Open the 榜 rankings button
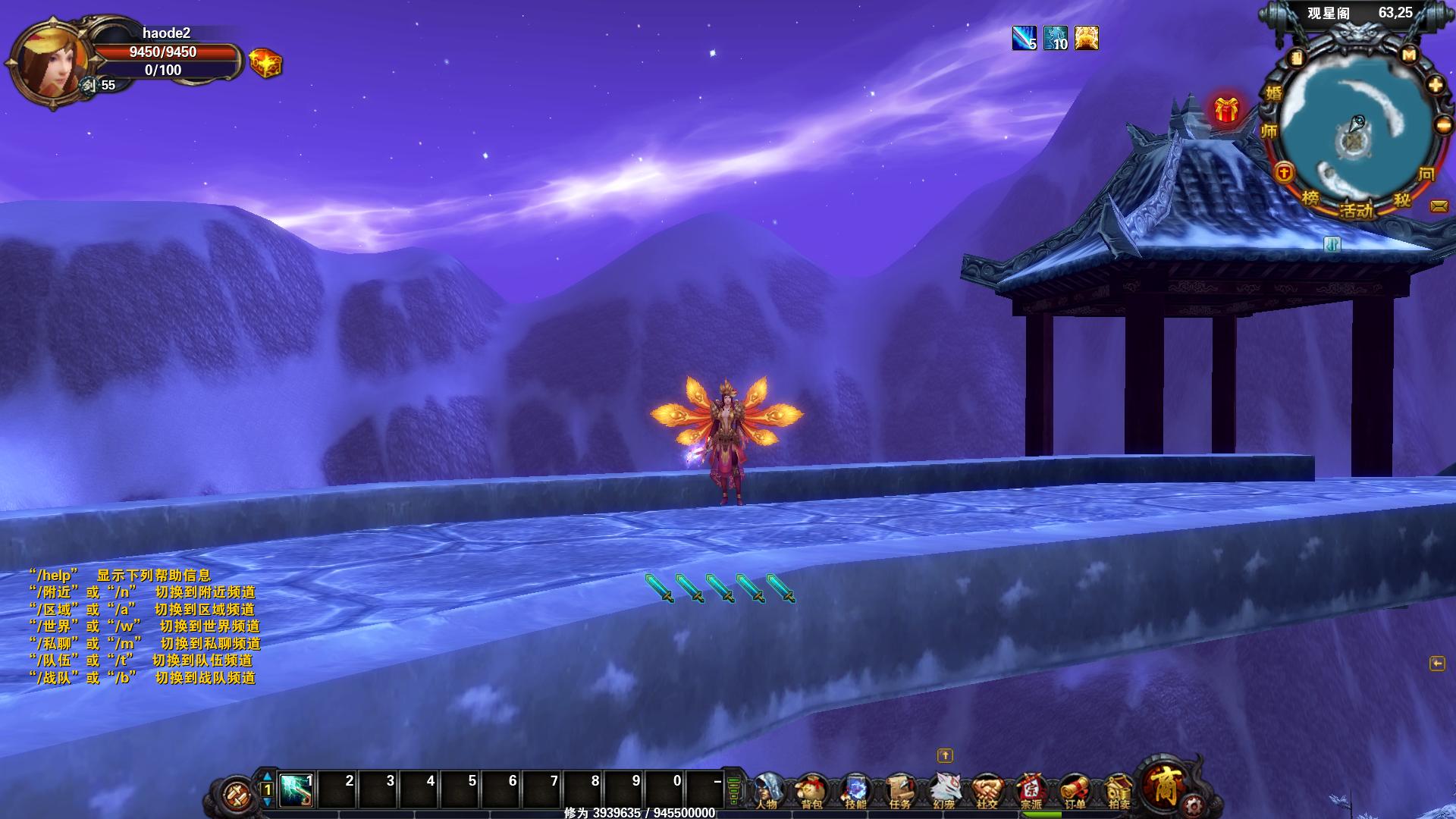Image resolution: width=1456 pixels, height=819 pixels. click(1310, 198)
